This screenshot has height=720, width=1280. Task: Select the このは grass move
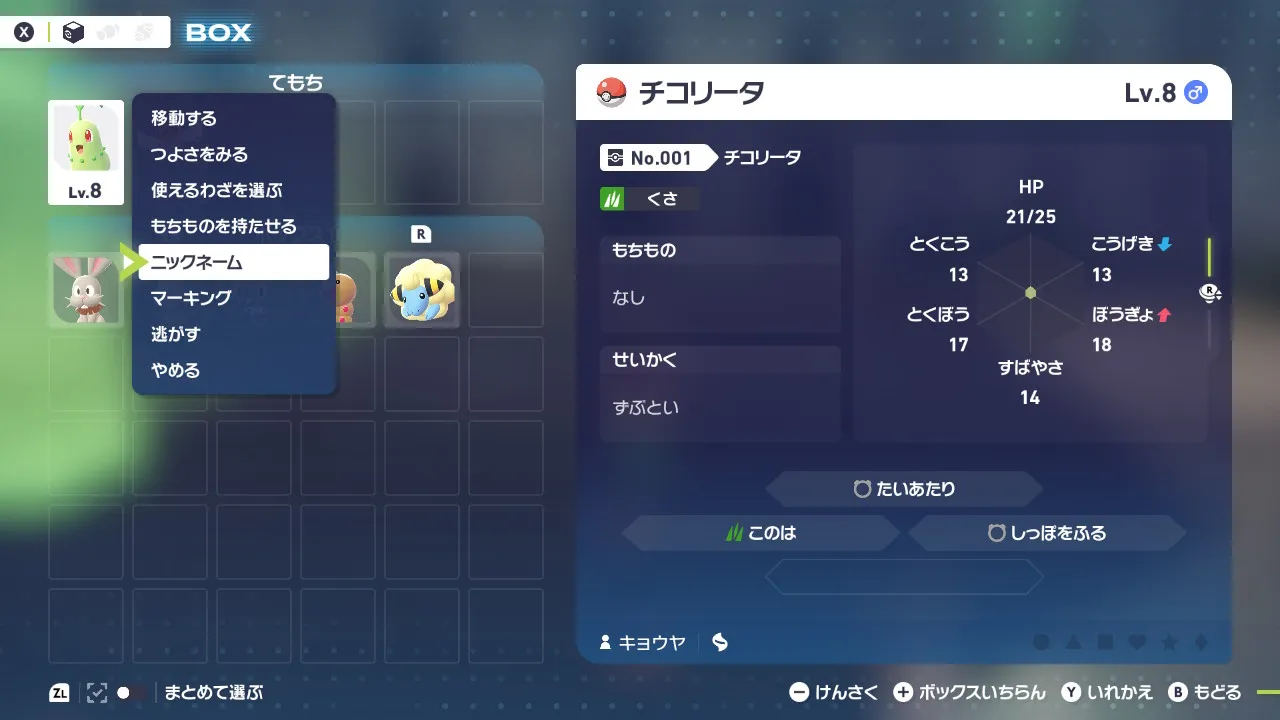[761, 533]
